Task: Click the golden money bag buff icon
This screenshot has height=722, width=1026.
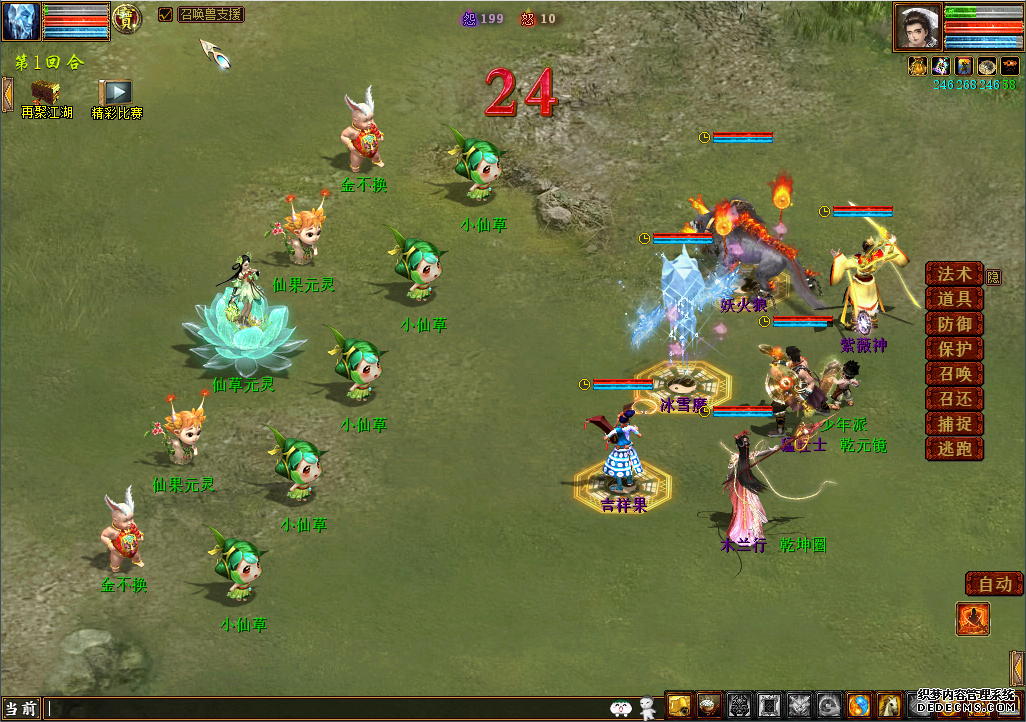Action: click(916, 66)
